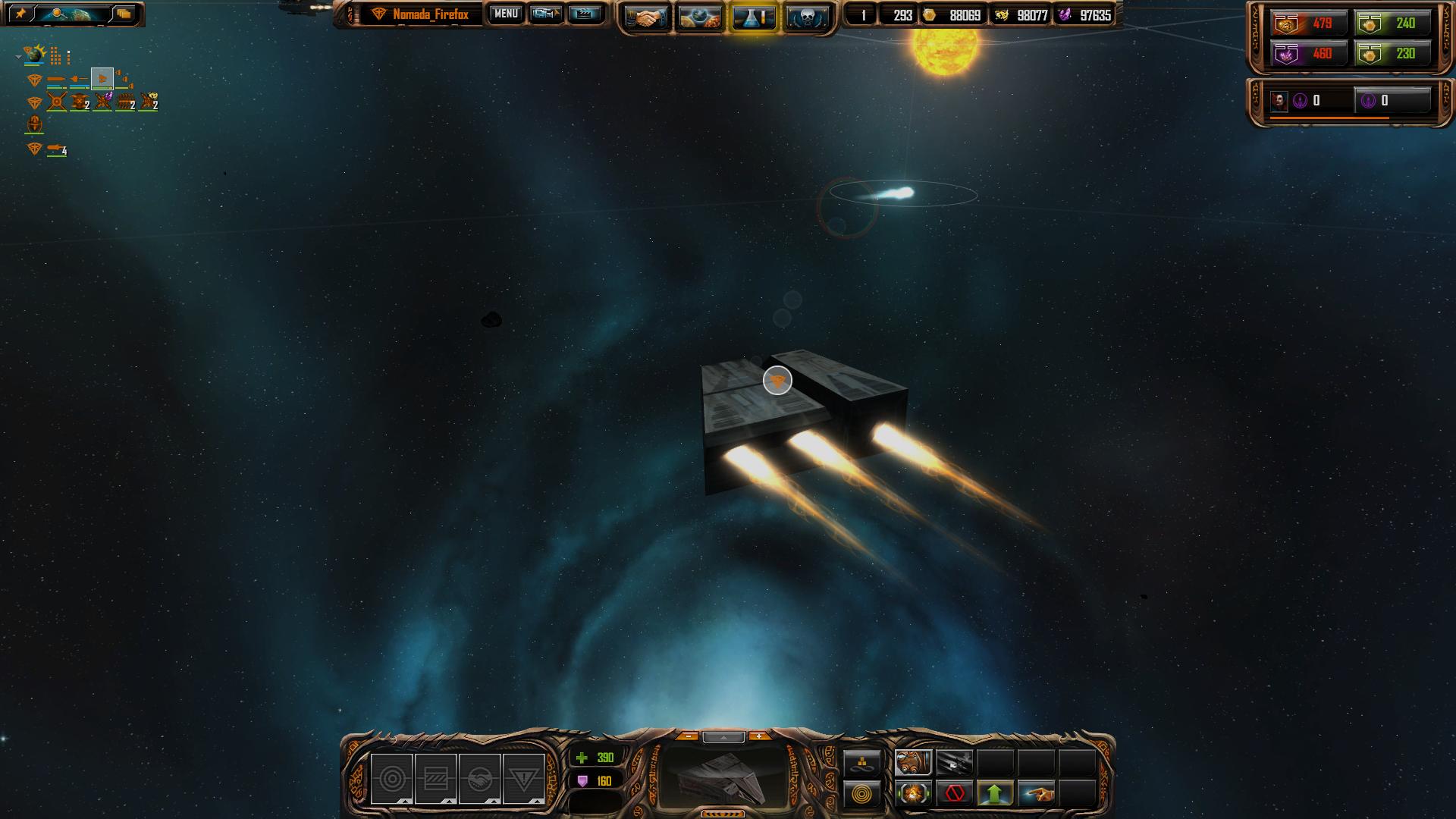The height and width of the screenshot is (819, 1456).
Task: Open the research flask screen
Action: click(753, 17)
